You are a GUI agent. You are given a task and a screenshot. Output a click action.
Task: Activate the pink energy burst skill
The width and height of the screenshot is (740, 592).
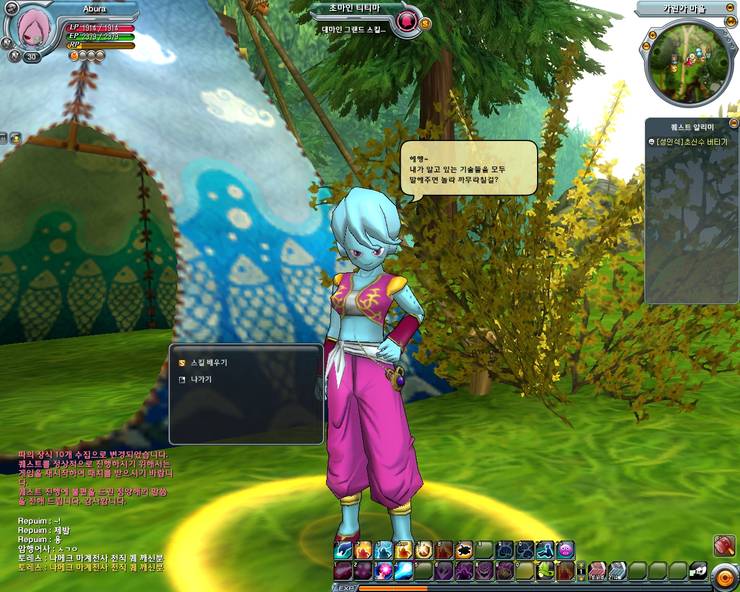click(384, 570)
